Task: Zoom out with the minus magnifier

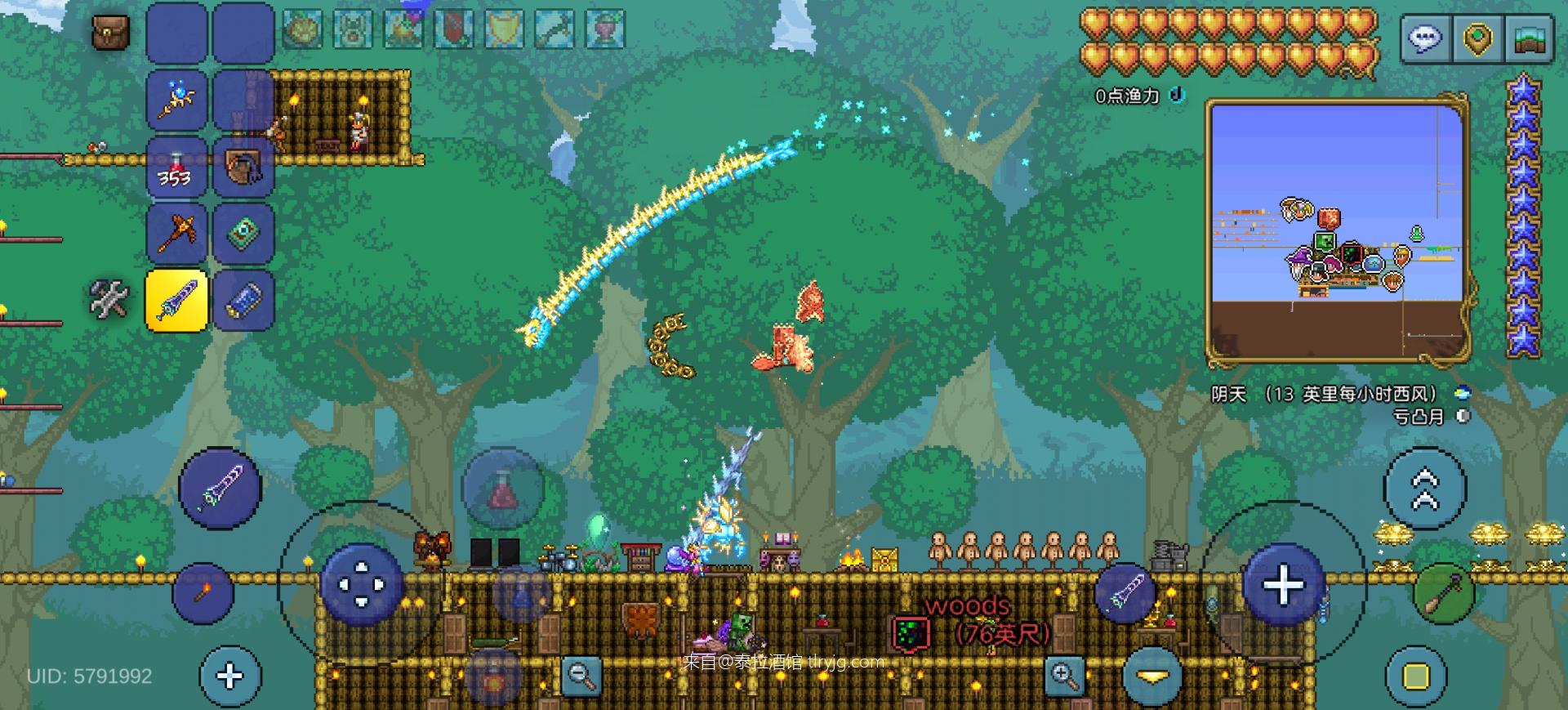Action: click(x=581, y=675)
